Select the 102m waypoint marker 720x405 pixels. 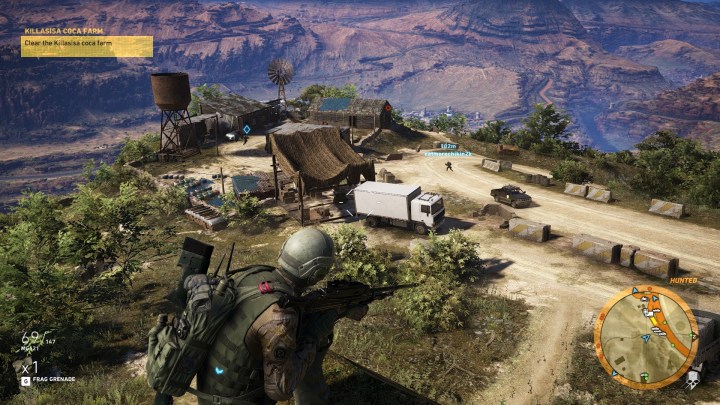point(447,146)
